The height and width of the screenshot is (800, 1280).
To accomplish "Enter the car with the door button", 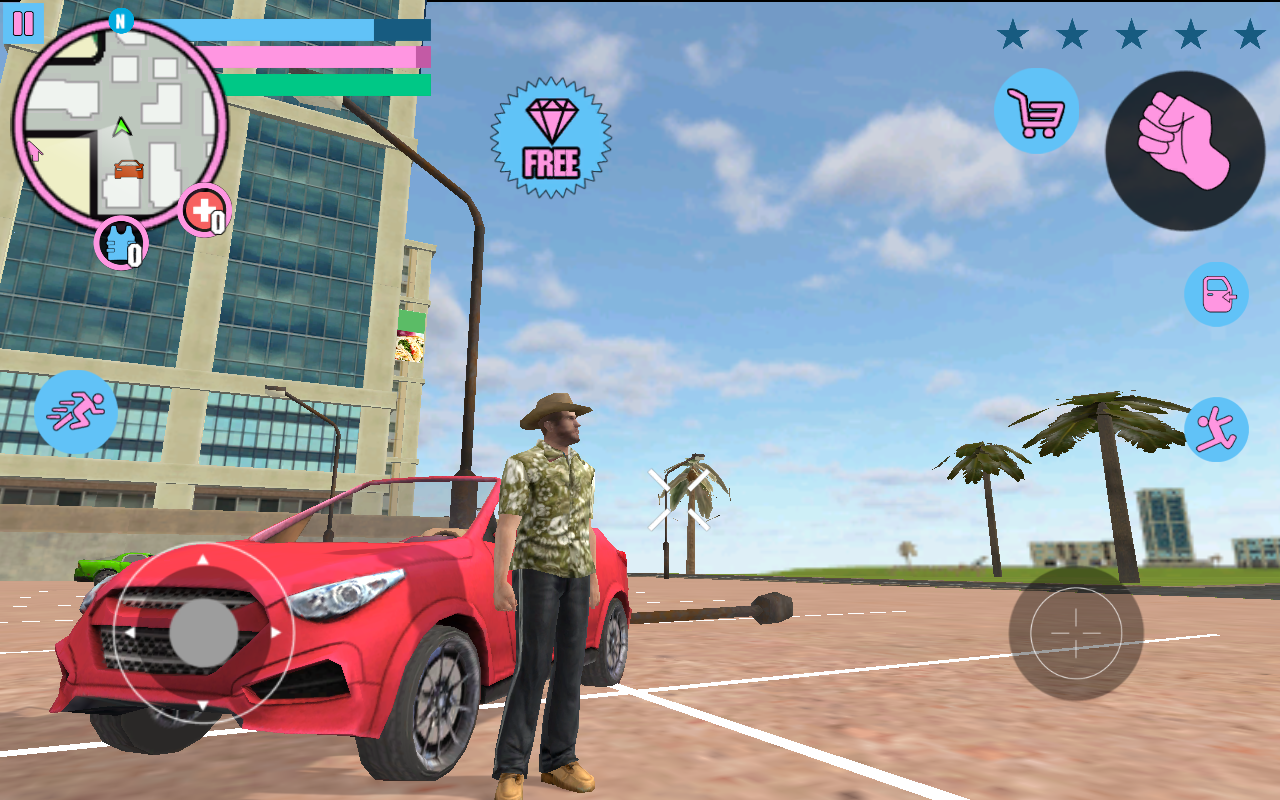I will pyautogui.click(x=1216, y=294).
